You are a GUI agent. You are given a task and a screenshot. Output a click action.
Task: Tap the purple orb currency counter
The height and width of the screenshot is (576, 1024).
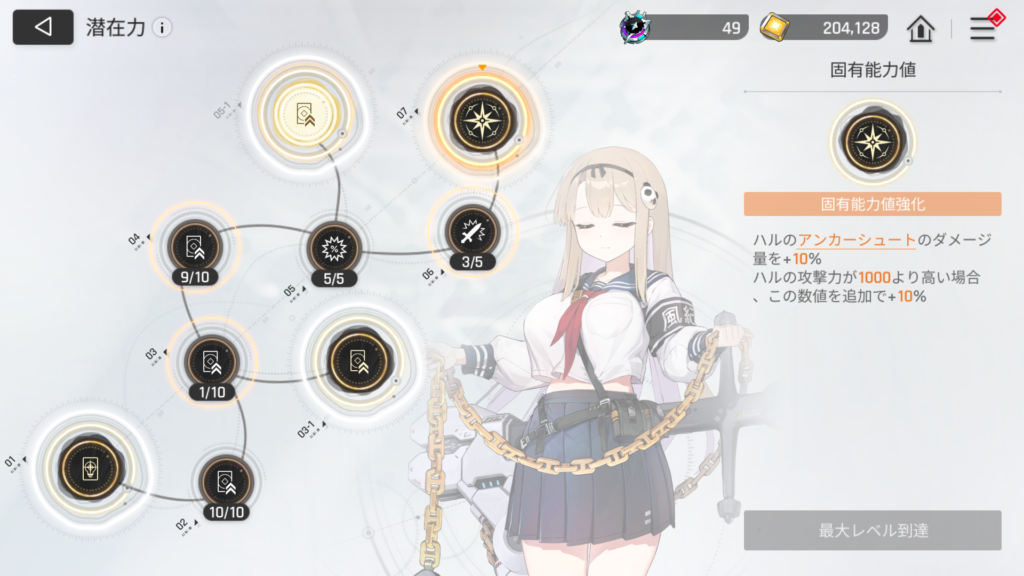click(x=682, y=28)
